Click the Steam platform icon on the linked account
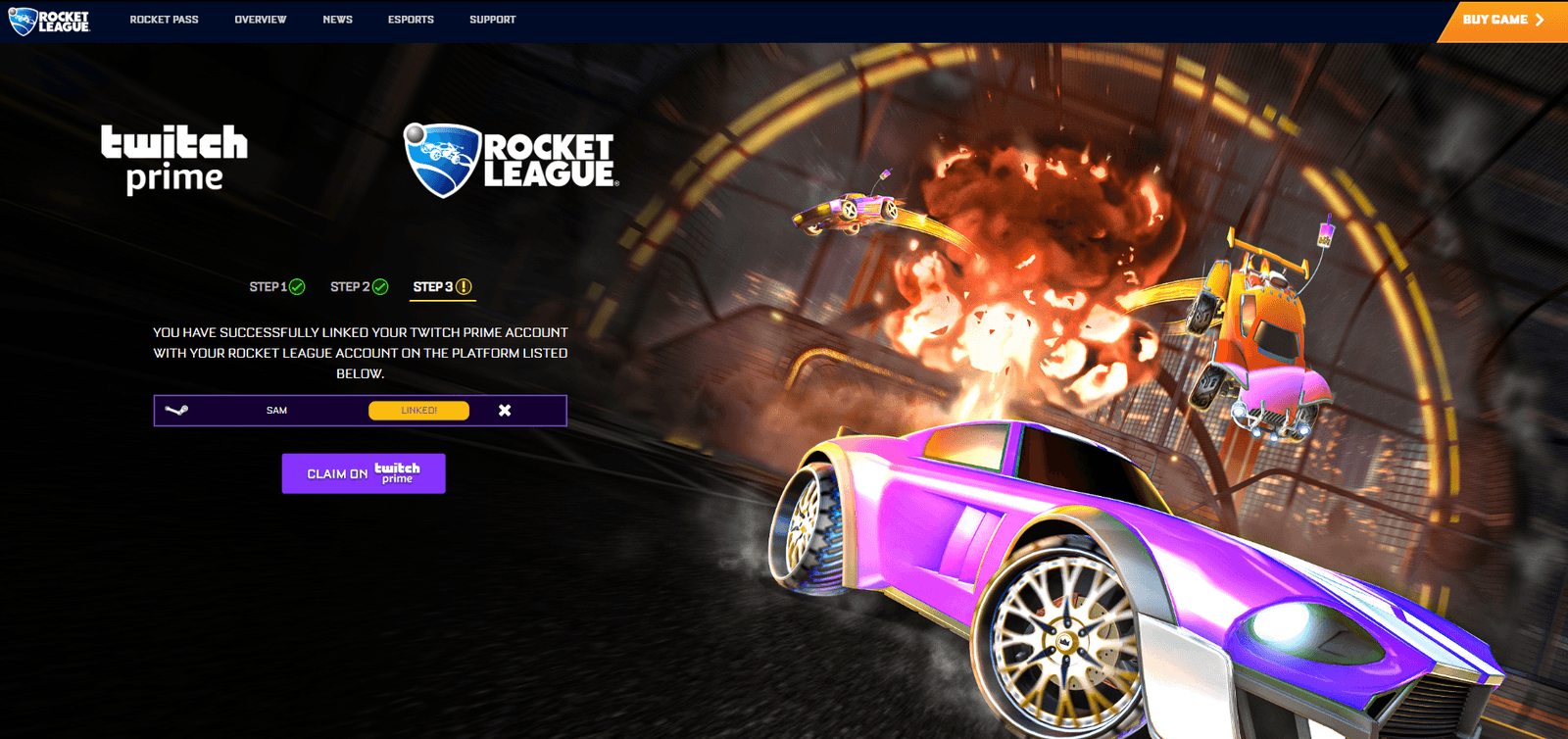This screenshot has height=739, width=1568. 175,410
